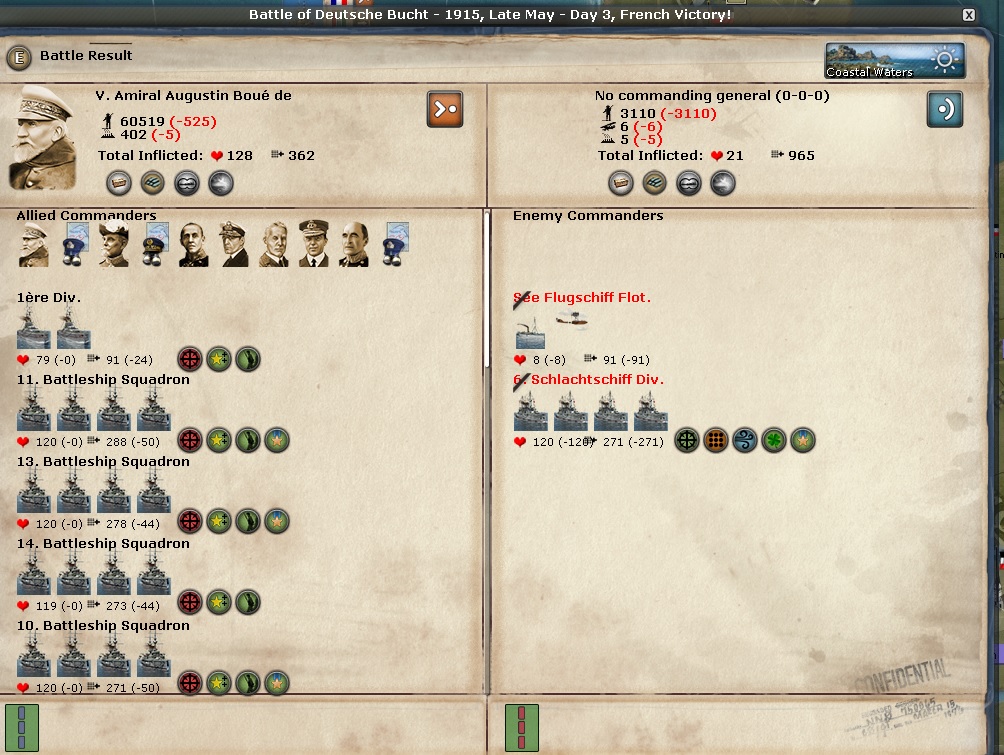Show the See Flugschiff Flot. enemy unit
Viewport: 1004px width, 755px height.
click(x=582, y=298)
